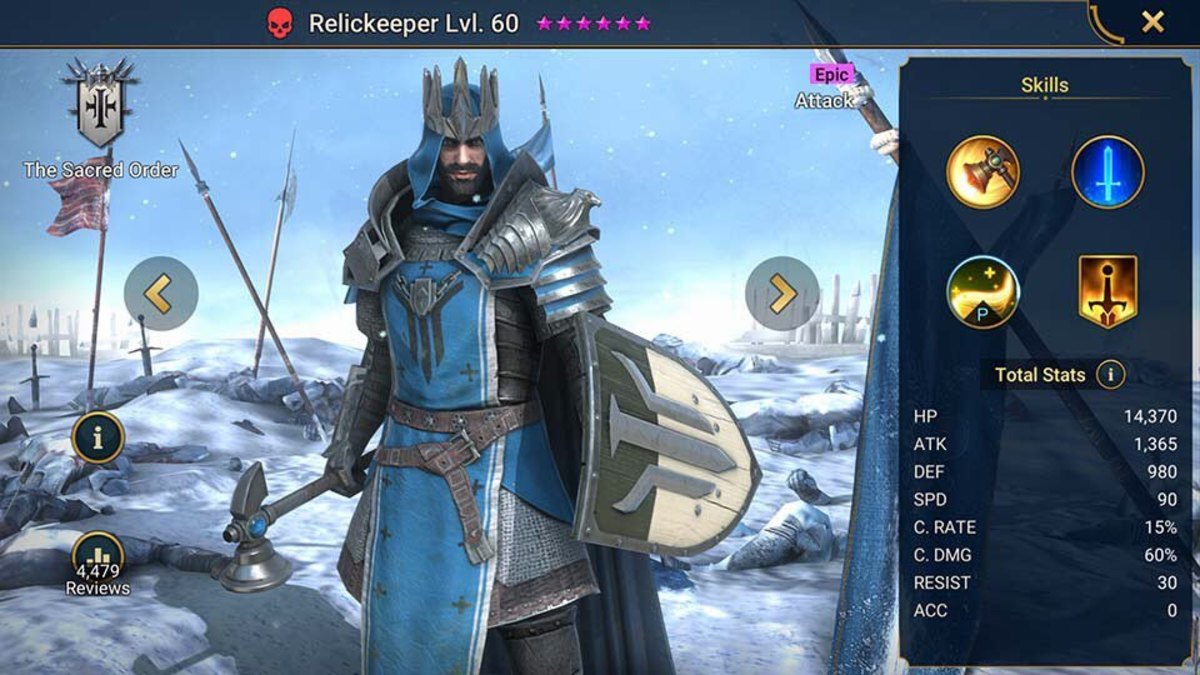Show Total Stats info tooltip
The image size is (1200, 675).
pos(1110,375)
